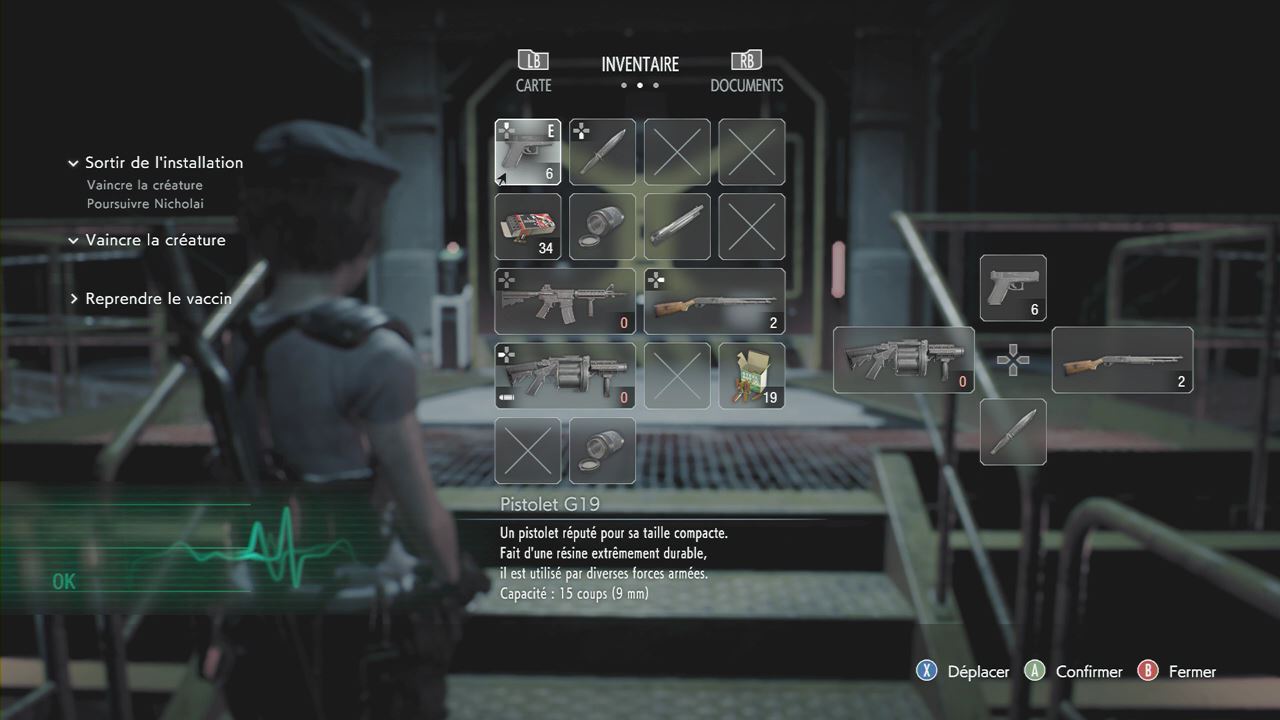Click the shotgun shortcut on the quick-select cross
The width and height of the screenshot is (1280, 720).
pyautogui.click(x=1122, y=360)
